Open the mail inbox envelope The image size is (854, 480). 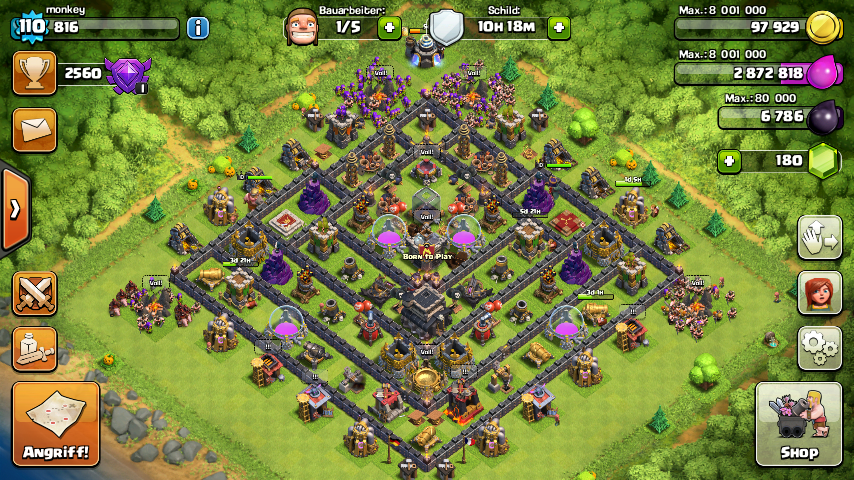point(34,130)
